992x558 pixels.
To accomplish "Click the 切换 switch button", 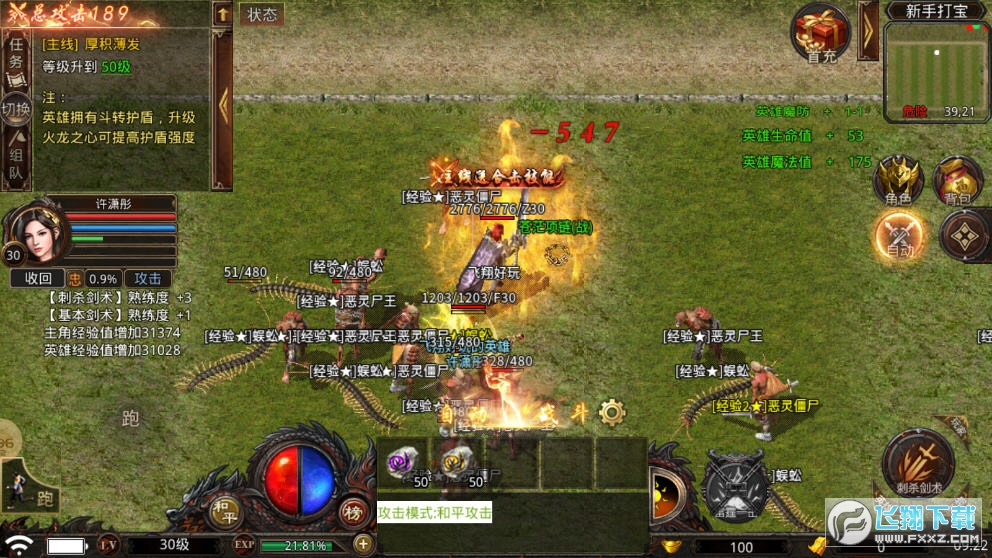I will (15, 110).
